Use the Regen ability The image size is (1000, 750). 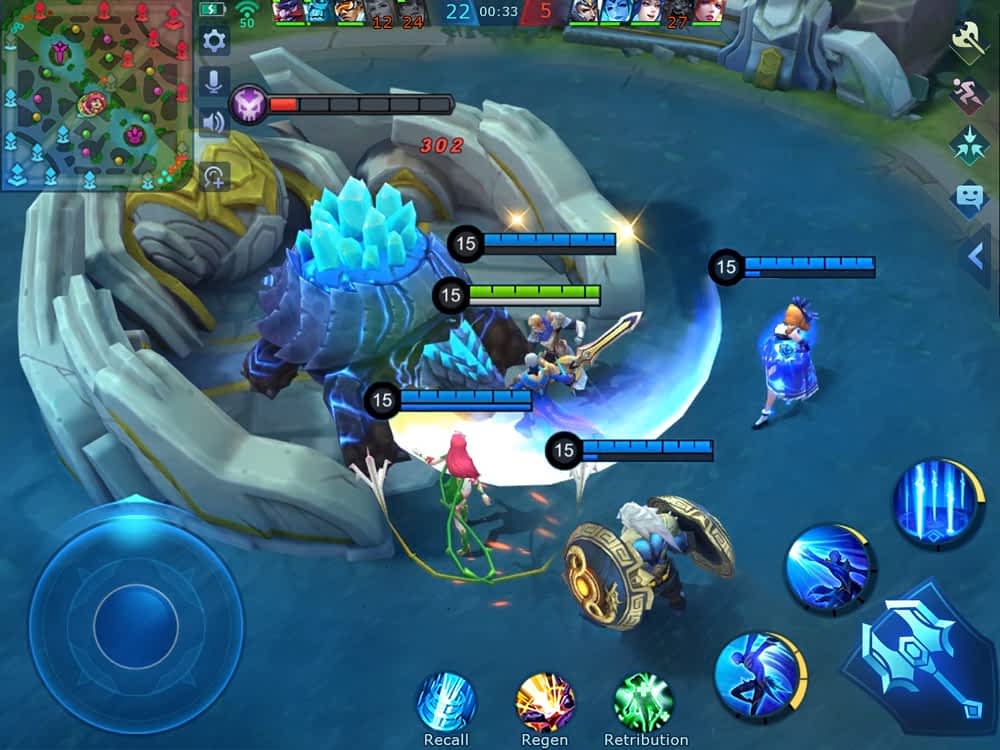545,701
